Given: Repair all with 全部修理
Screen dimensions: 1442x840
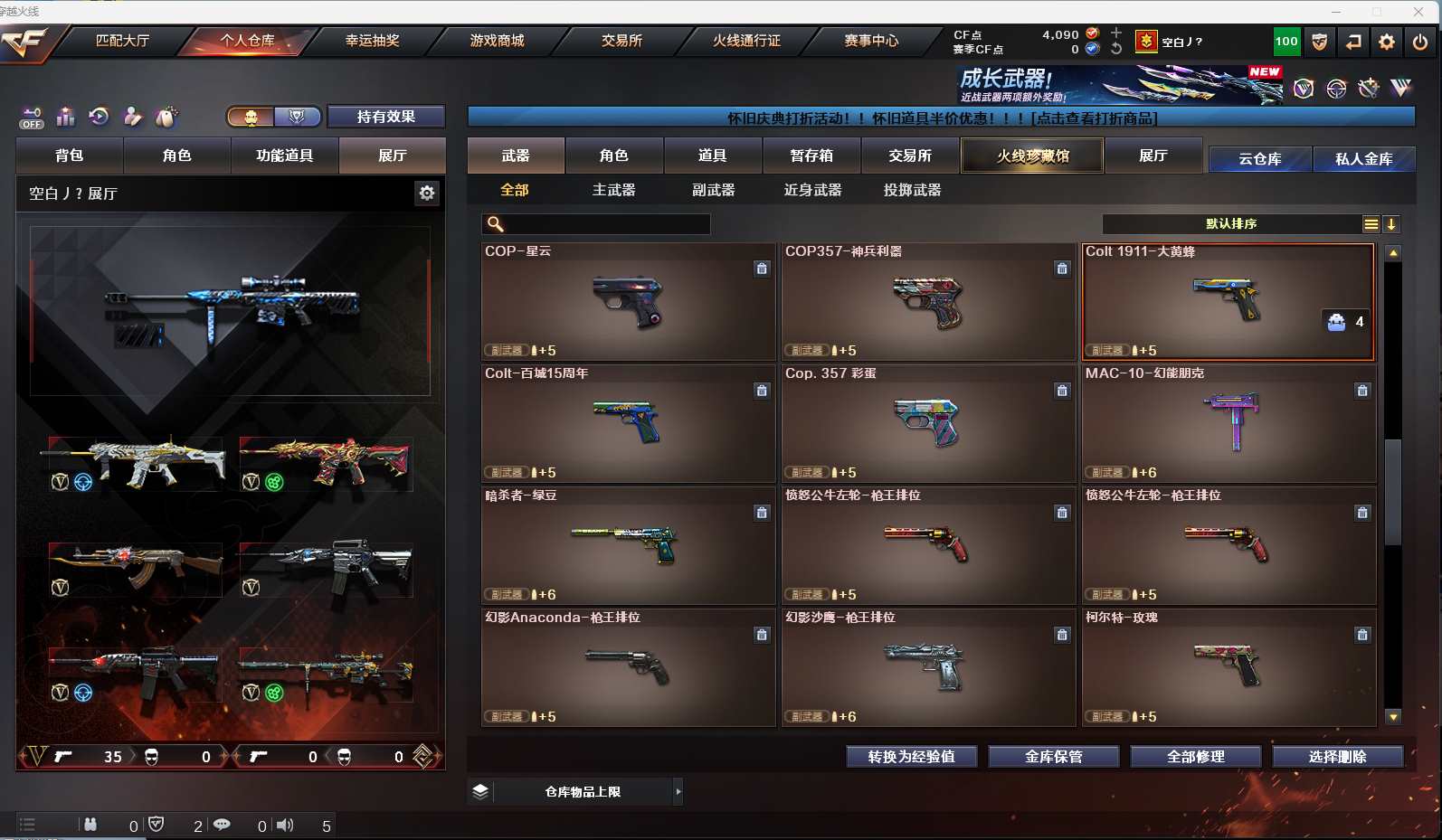Looking at the screenshot, I should 1195,757.
